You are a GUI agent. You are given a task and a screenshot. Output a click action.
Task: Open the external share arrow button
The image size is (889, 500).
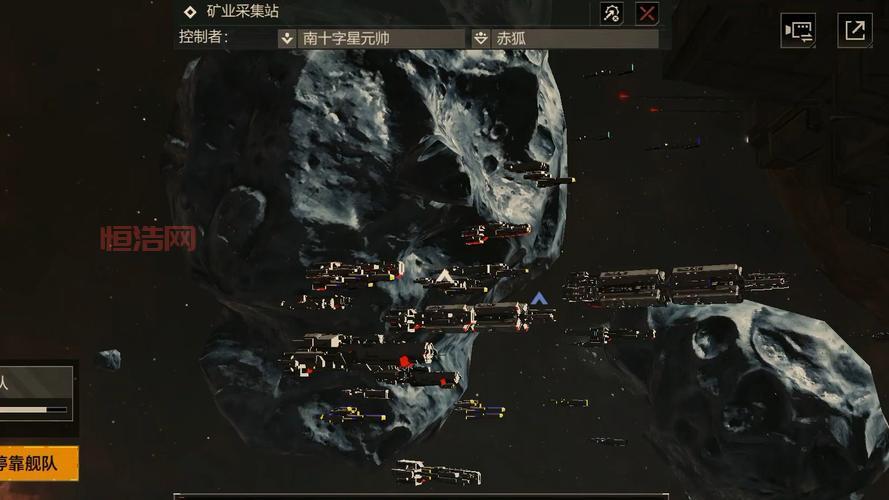[x=855, y=30]
